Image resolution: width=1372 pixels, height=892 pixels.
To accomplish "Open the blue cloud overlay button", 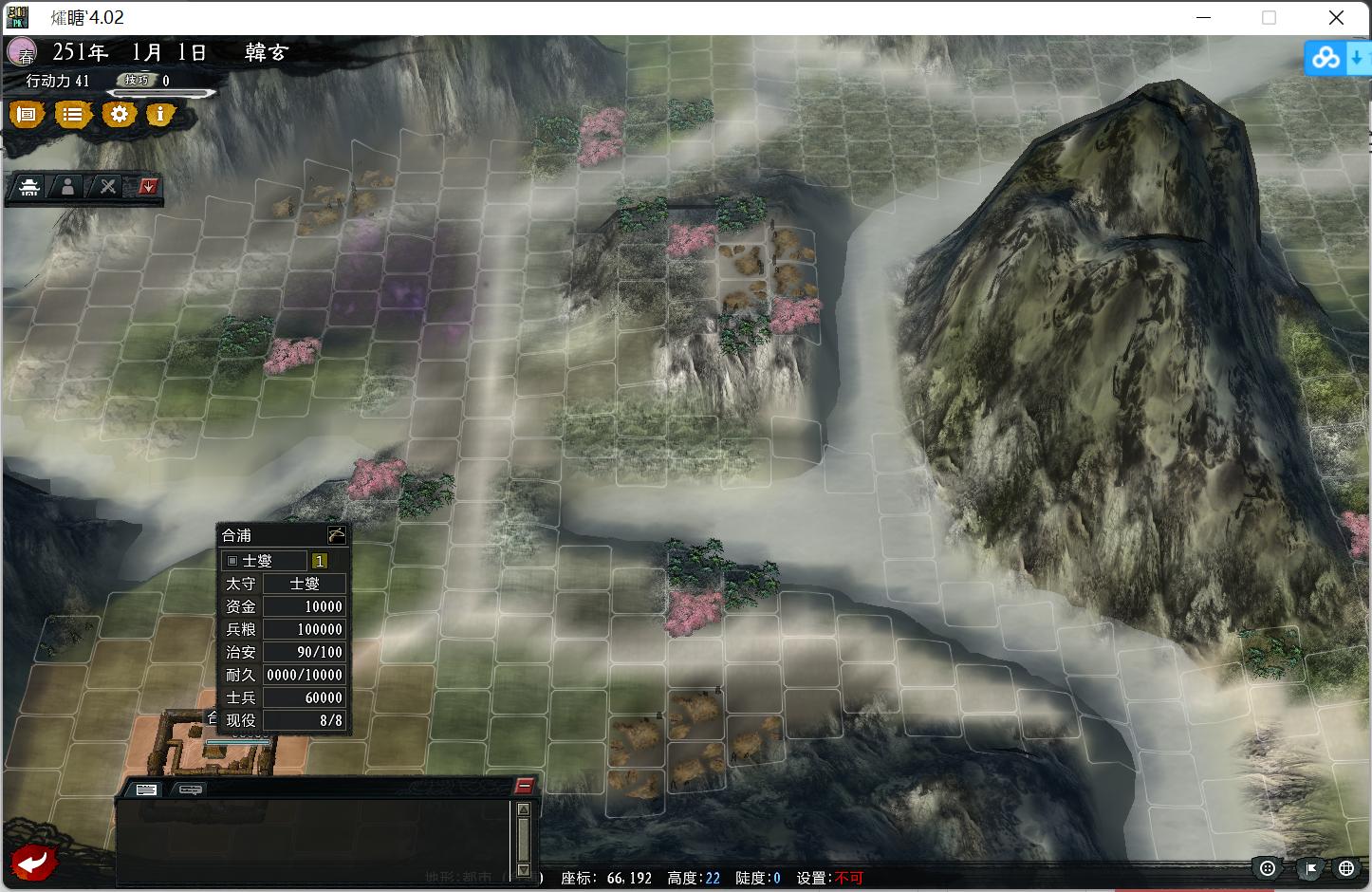I will coord(1326,59).
